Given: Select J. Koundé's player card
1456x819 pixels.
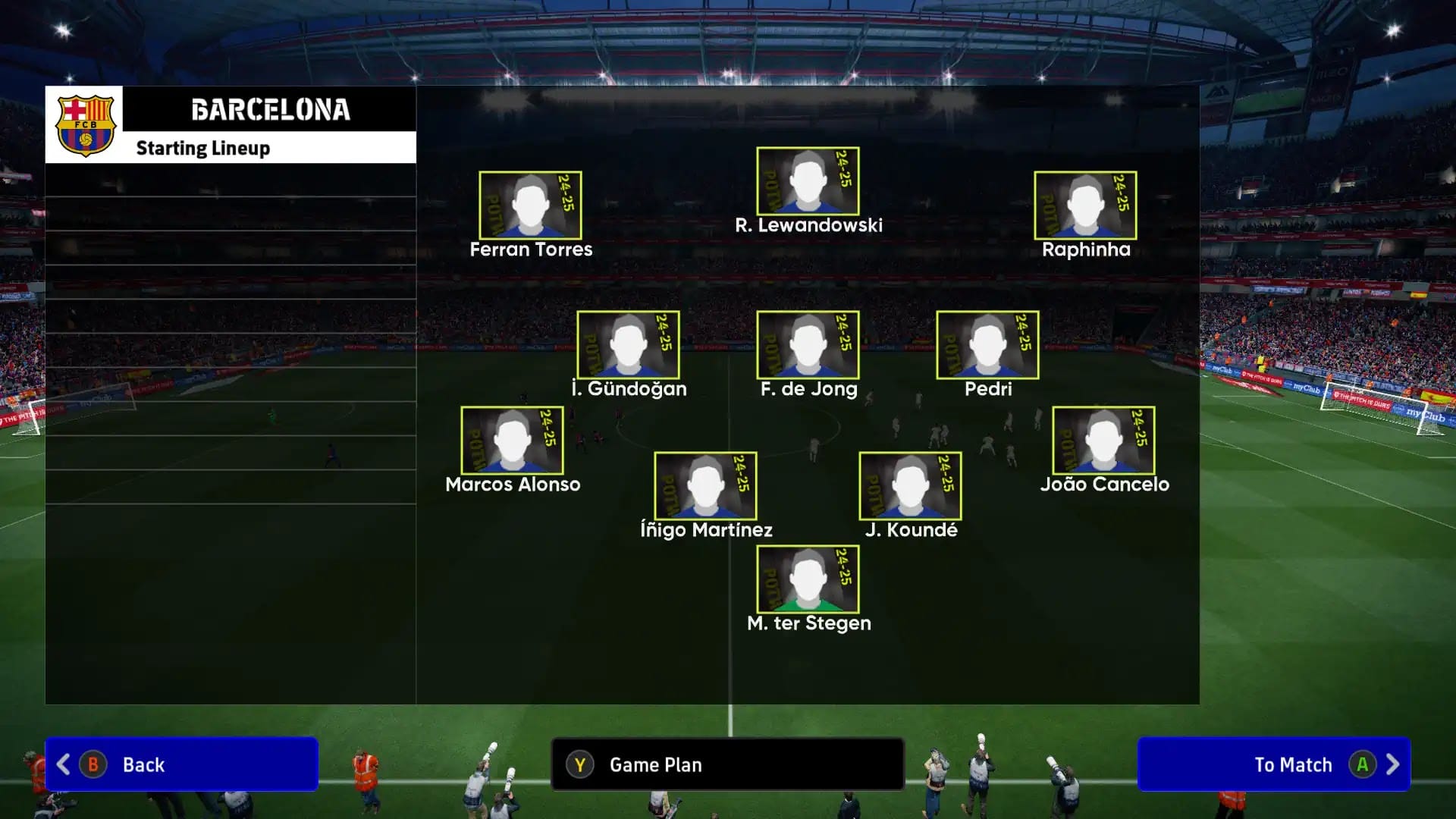Looking at the screenshot, I should click(x=910, y=486).
